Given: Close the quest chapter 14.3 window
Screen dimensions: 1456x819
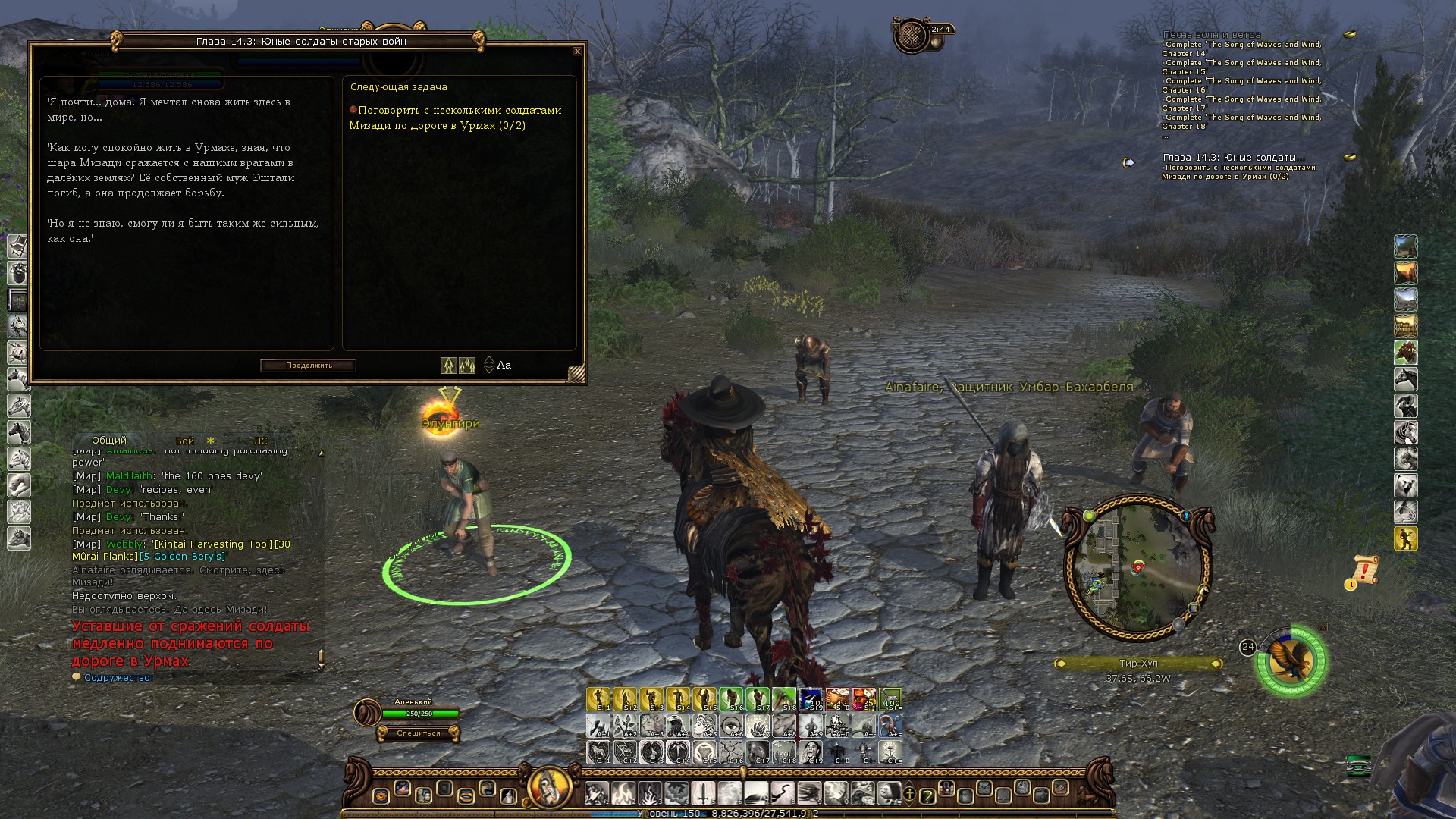Looking at the screenshot, I should click(x=577, y=52).
